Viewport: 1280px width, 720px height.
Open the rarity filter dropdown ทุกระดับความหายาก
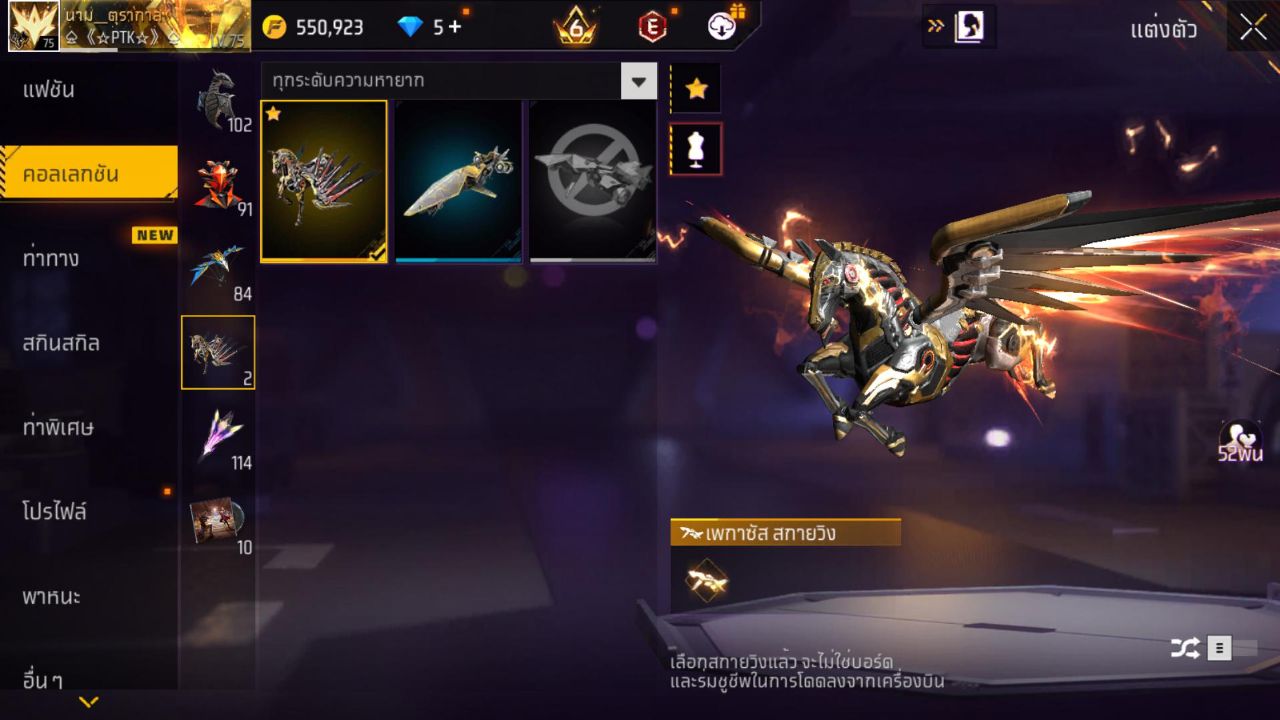455,81
